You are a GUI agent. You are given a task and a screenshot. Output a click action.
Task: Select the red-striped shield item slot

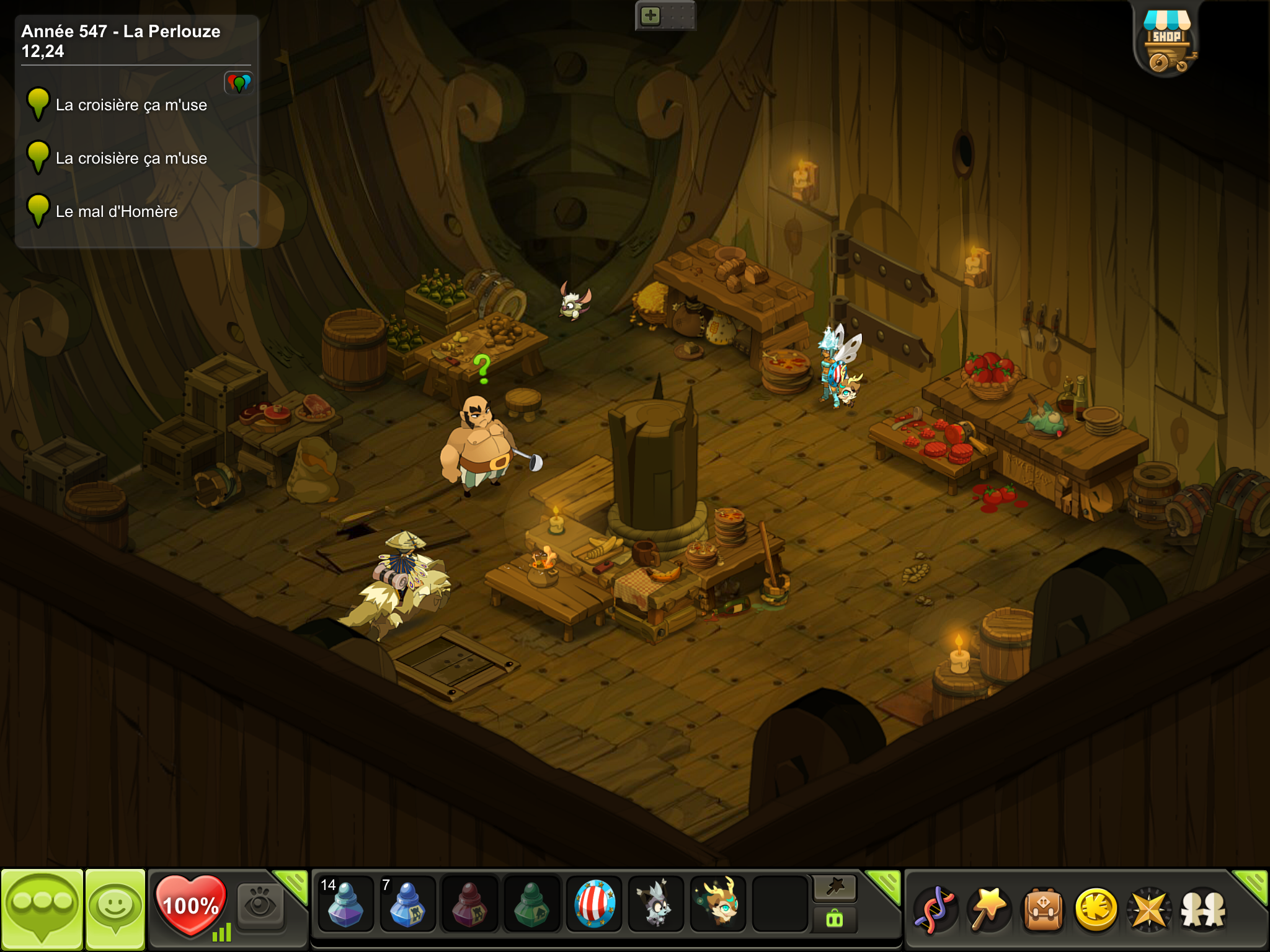(x=594, y=904)
